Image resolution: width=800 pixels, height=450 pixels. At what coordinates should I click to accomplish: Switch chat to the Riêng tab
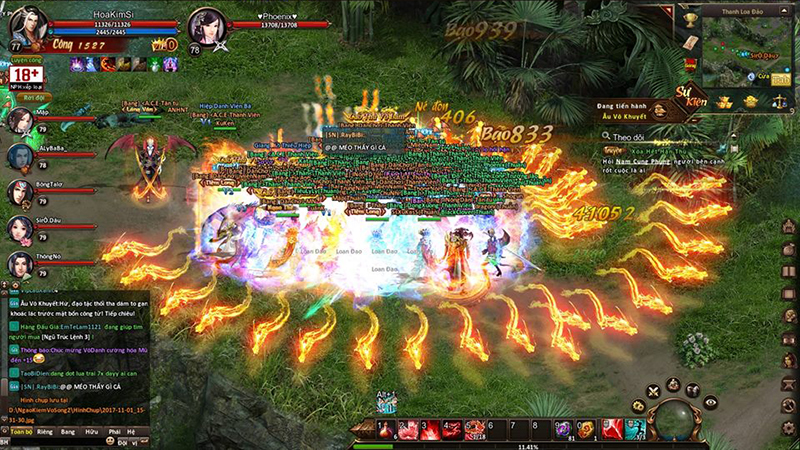(x=46, y=431)
